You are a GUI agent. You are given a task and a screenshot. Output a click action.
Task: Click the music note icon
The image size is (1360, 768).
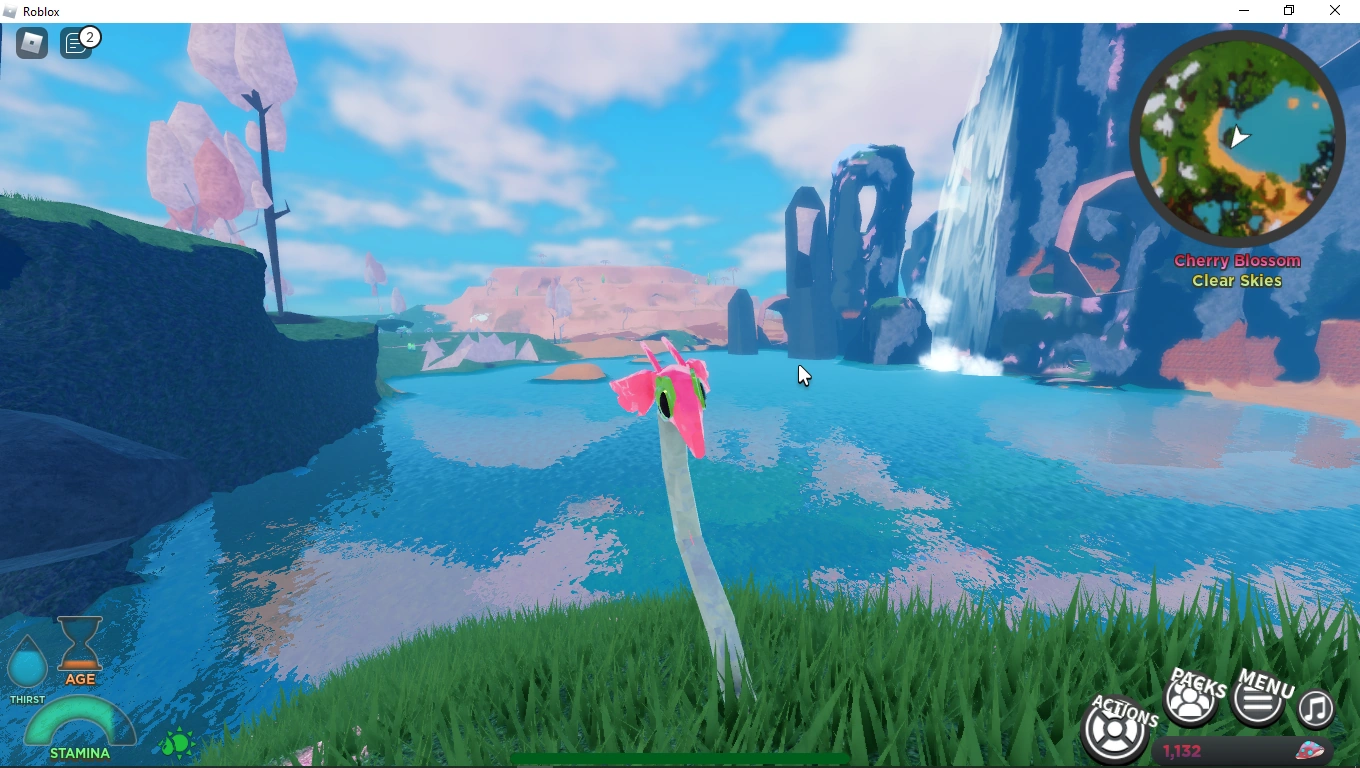(x=1316, y=710)
